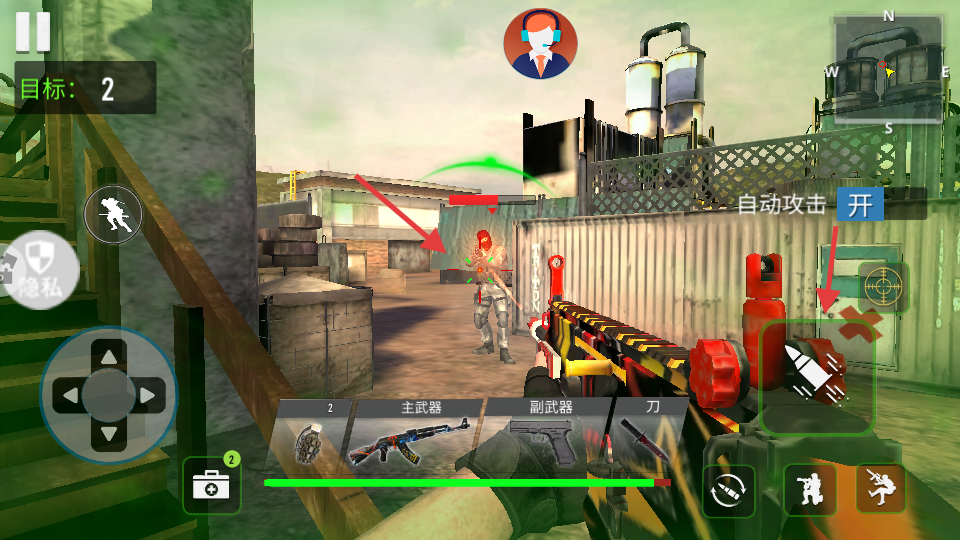This screenshot has width=960, height=540.
Task: Select the grenade slot
Action: tap(310, 440)
